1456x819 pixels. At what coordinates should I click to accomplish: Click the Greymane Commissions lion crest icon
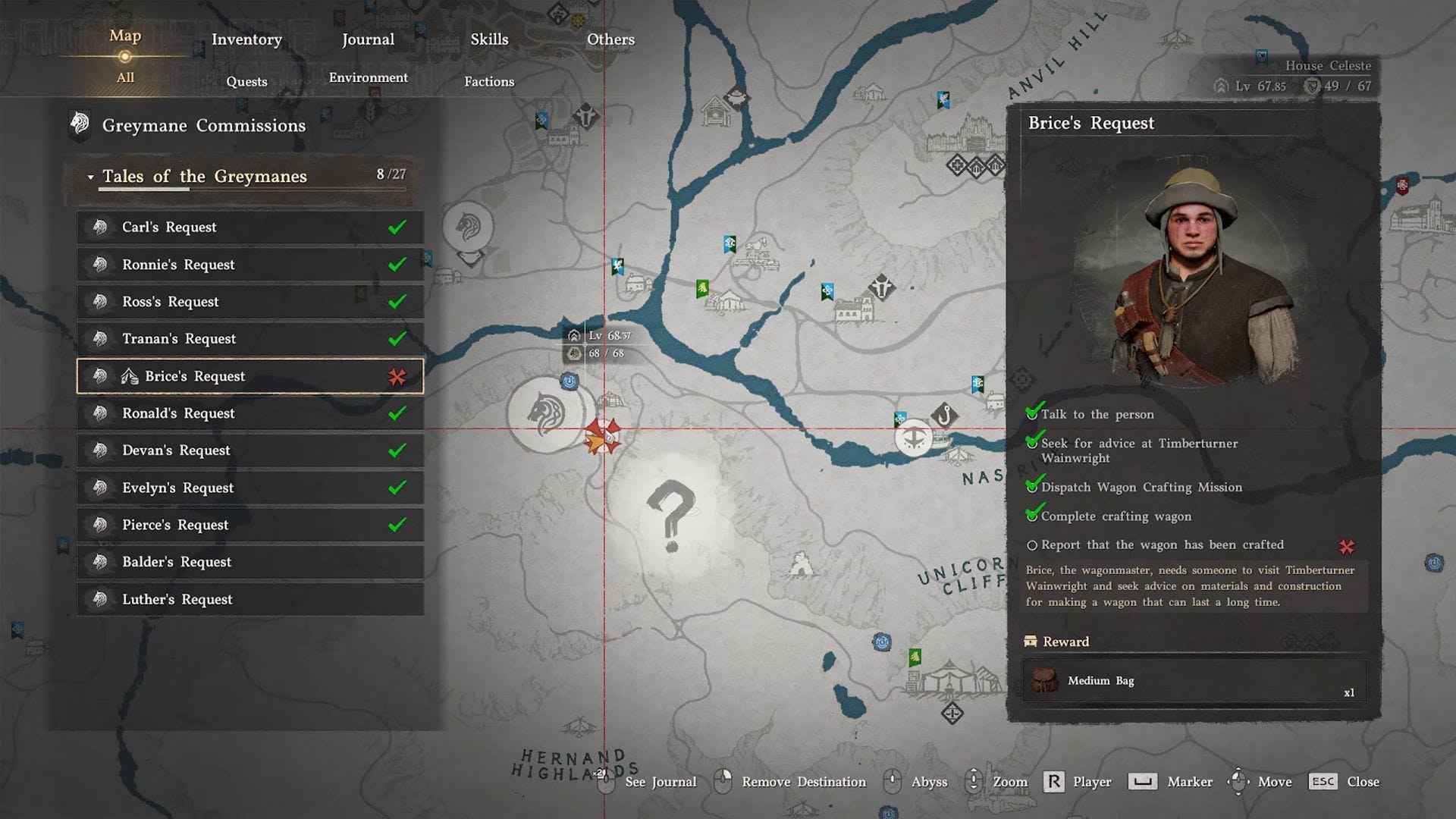[x=80, y=124]
